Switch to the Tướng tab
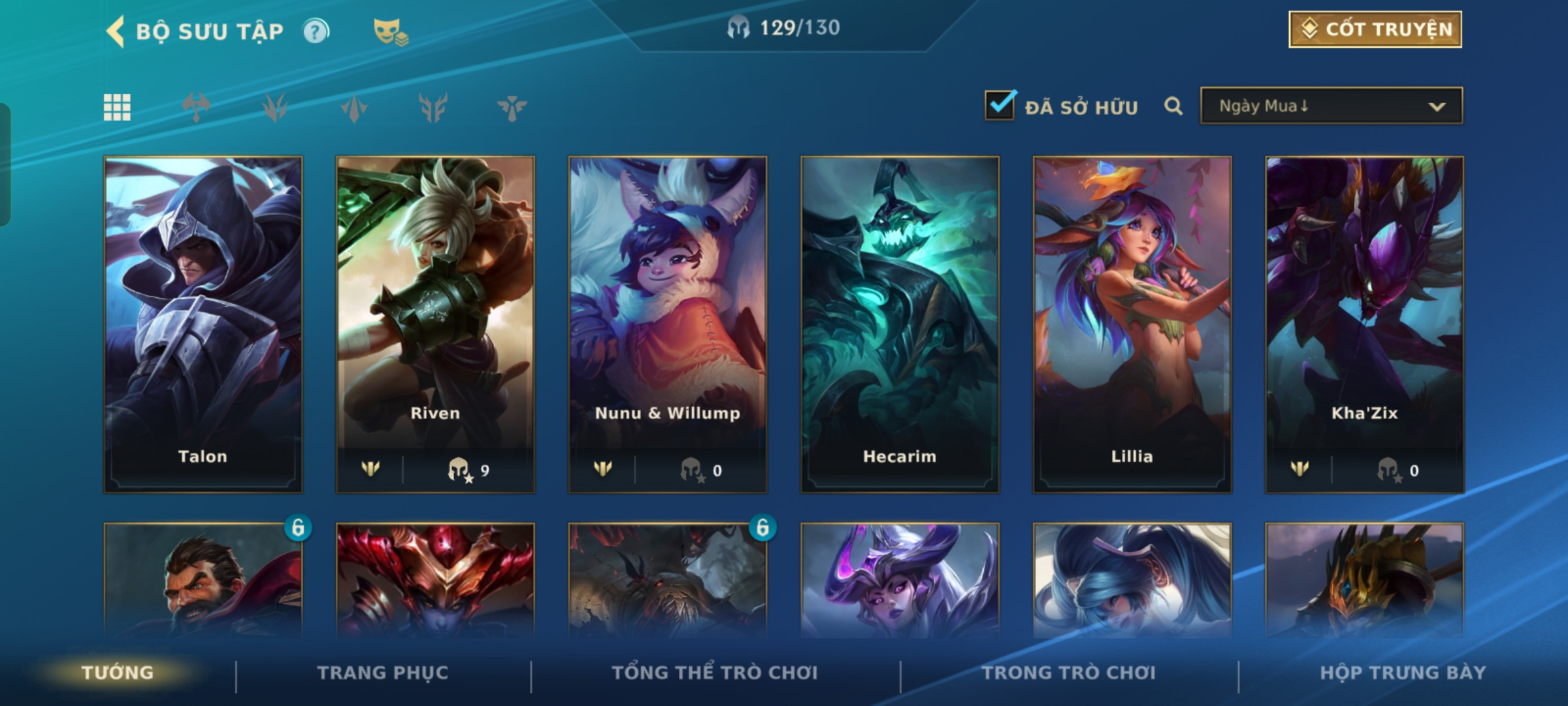 (x=118, y=673)
